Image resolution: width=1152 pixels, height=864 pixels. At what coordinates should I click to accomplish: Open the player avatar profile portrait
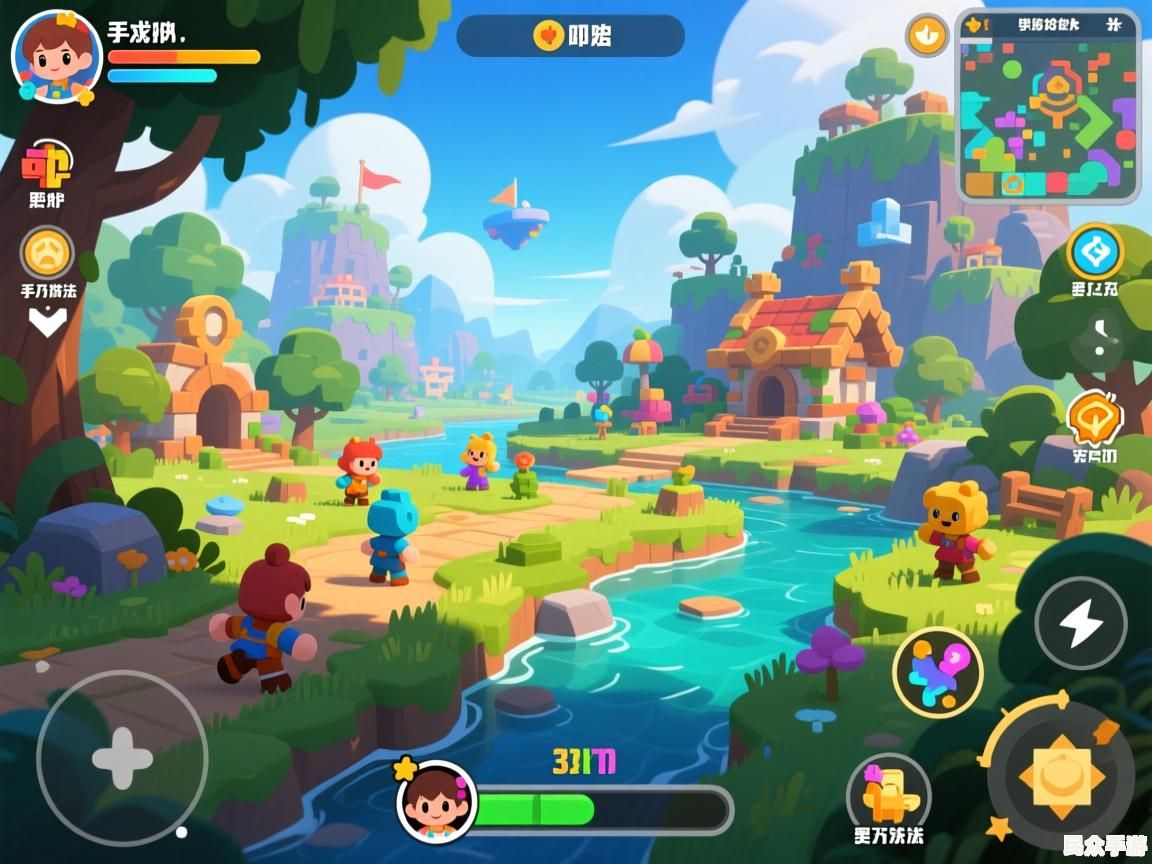(x=55, y=55)
